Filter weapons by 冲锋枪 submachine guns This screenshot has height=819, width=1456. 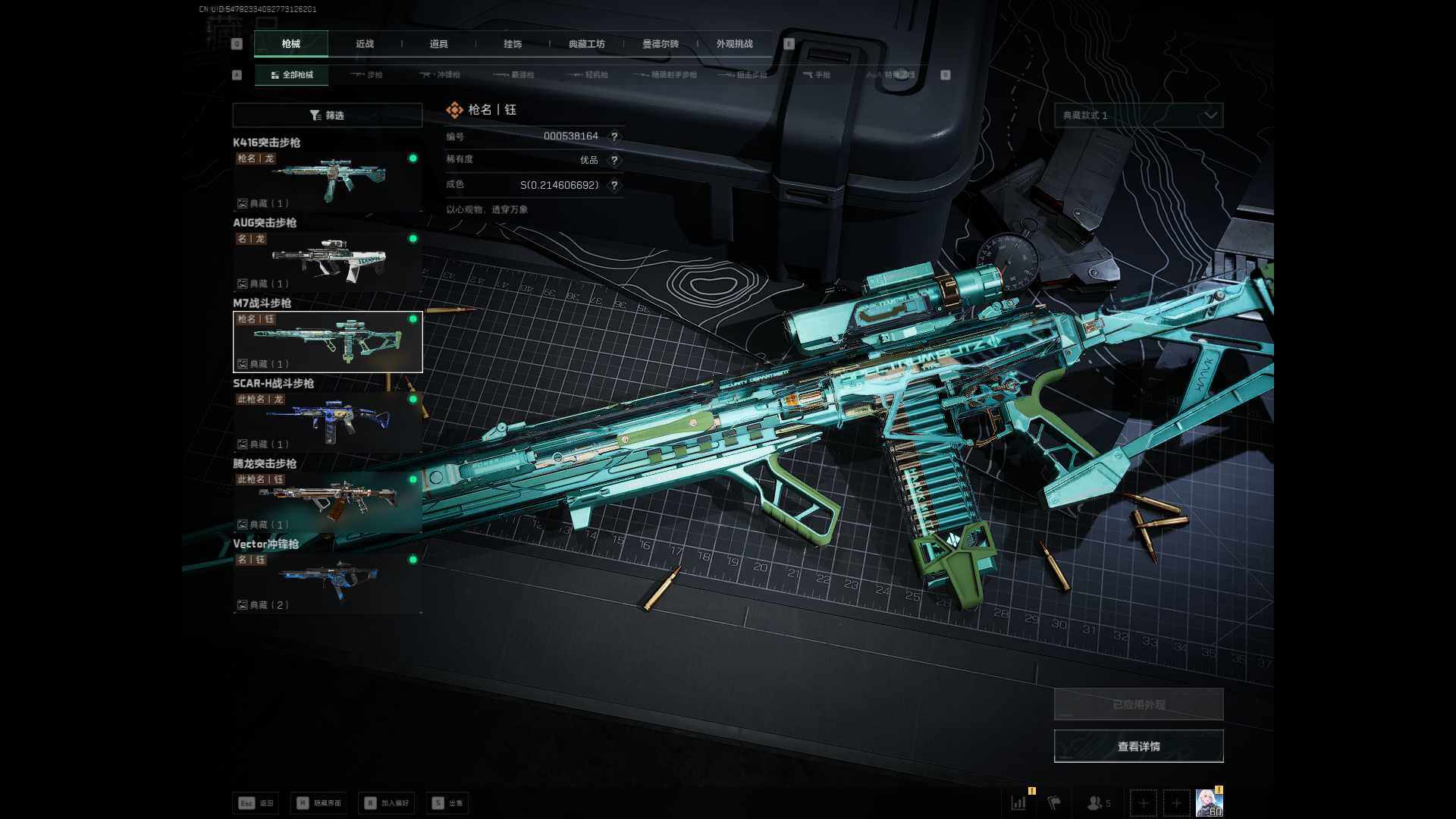click(441, 75)
